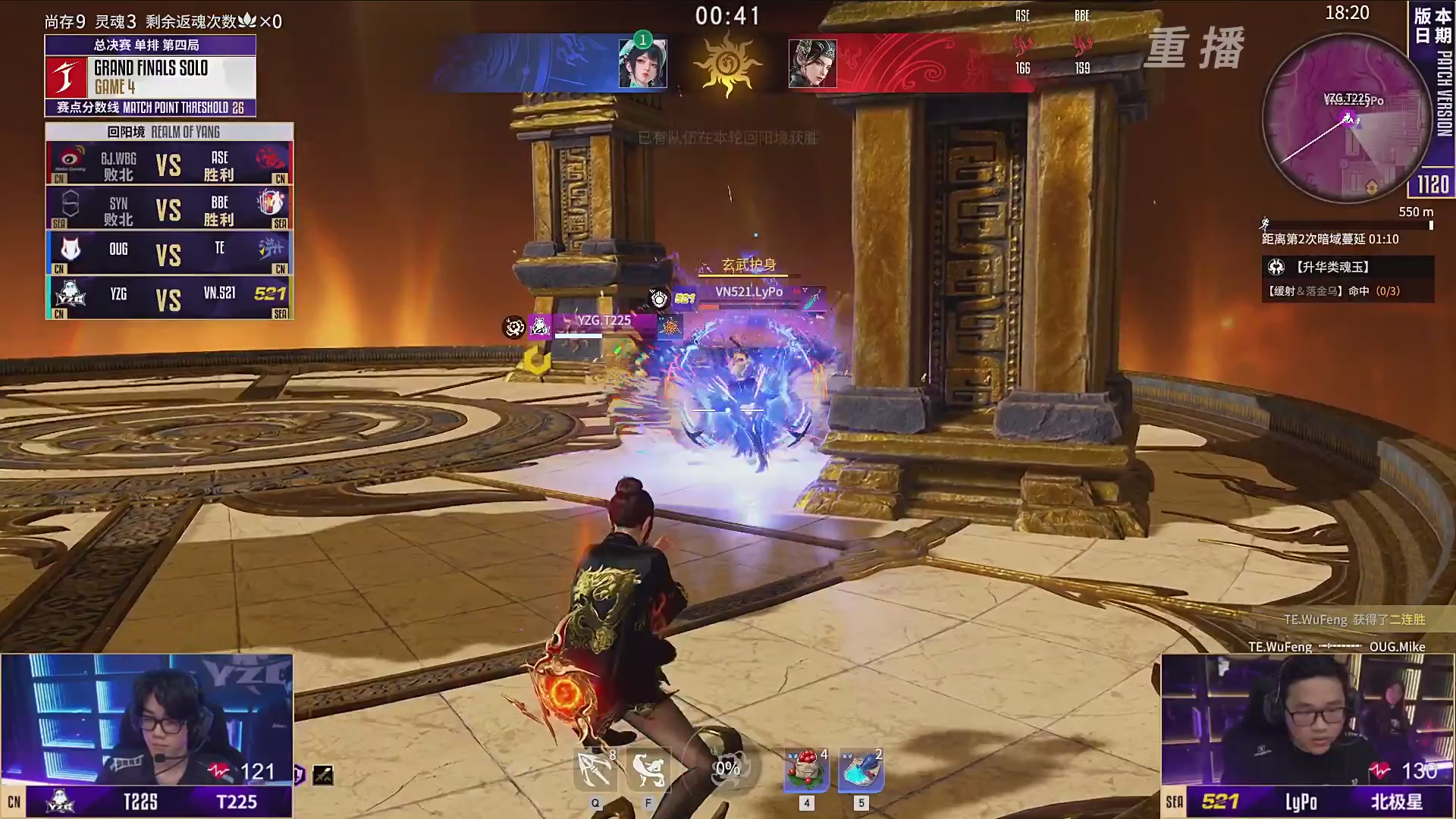Select the BJ.WBG vs ASE match row

(x=169, y=164)
